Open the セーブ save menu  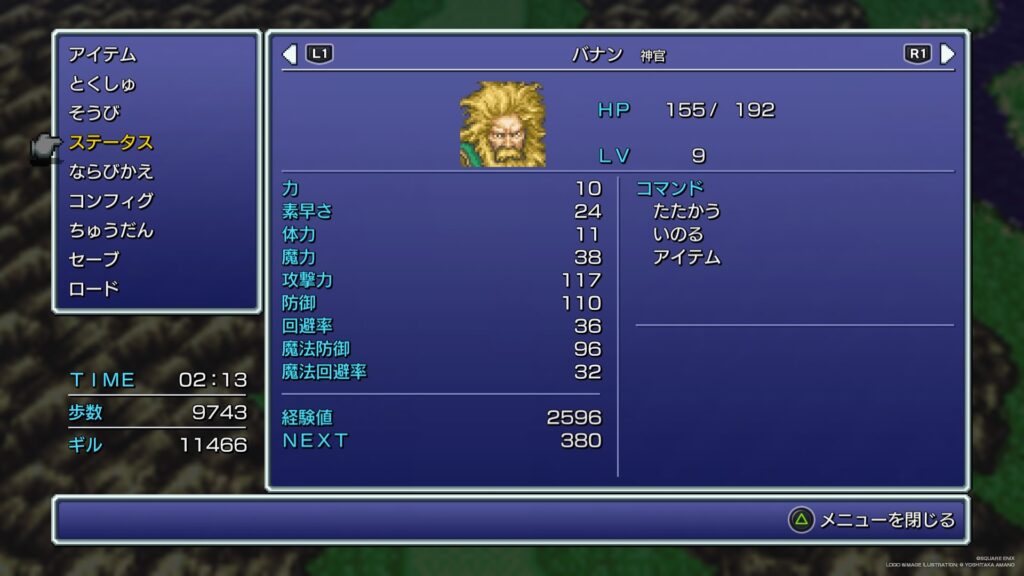(94, 260)
